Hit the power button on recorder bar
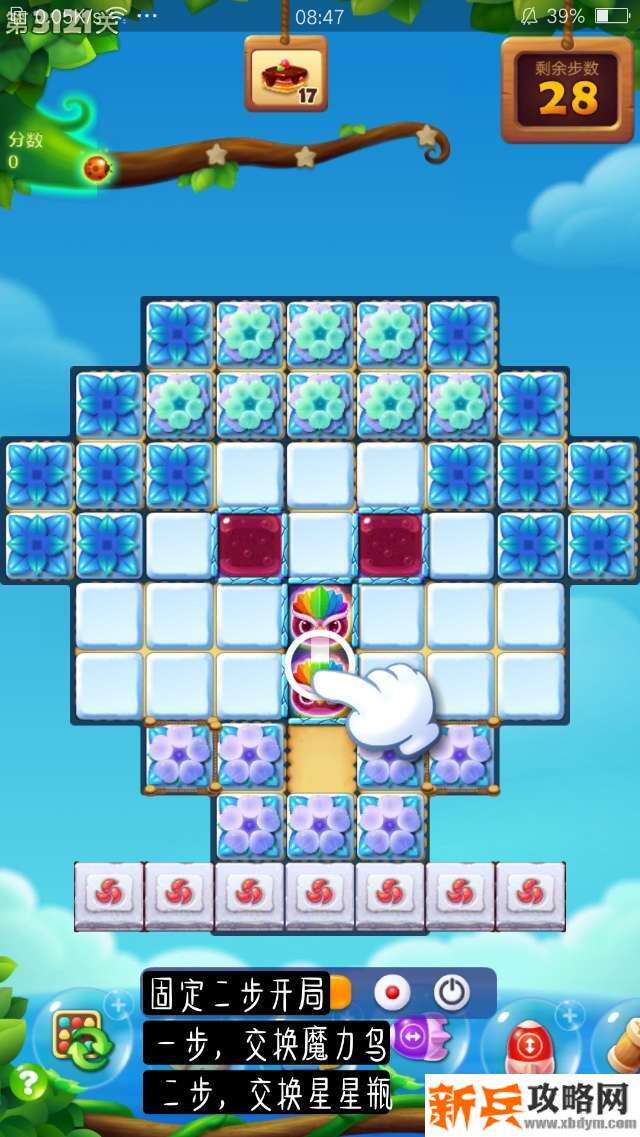The height and width of the screenshot is (1137, 640). [451, 992]
